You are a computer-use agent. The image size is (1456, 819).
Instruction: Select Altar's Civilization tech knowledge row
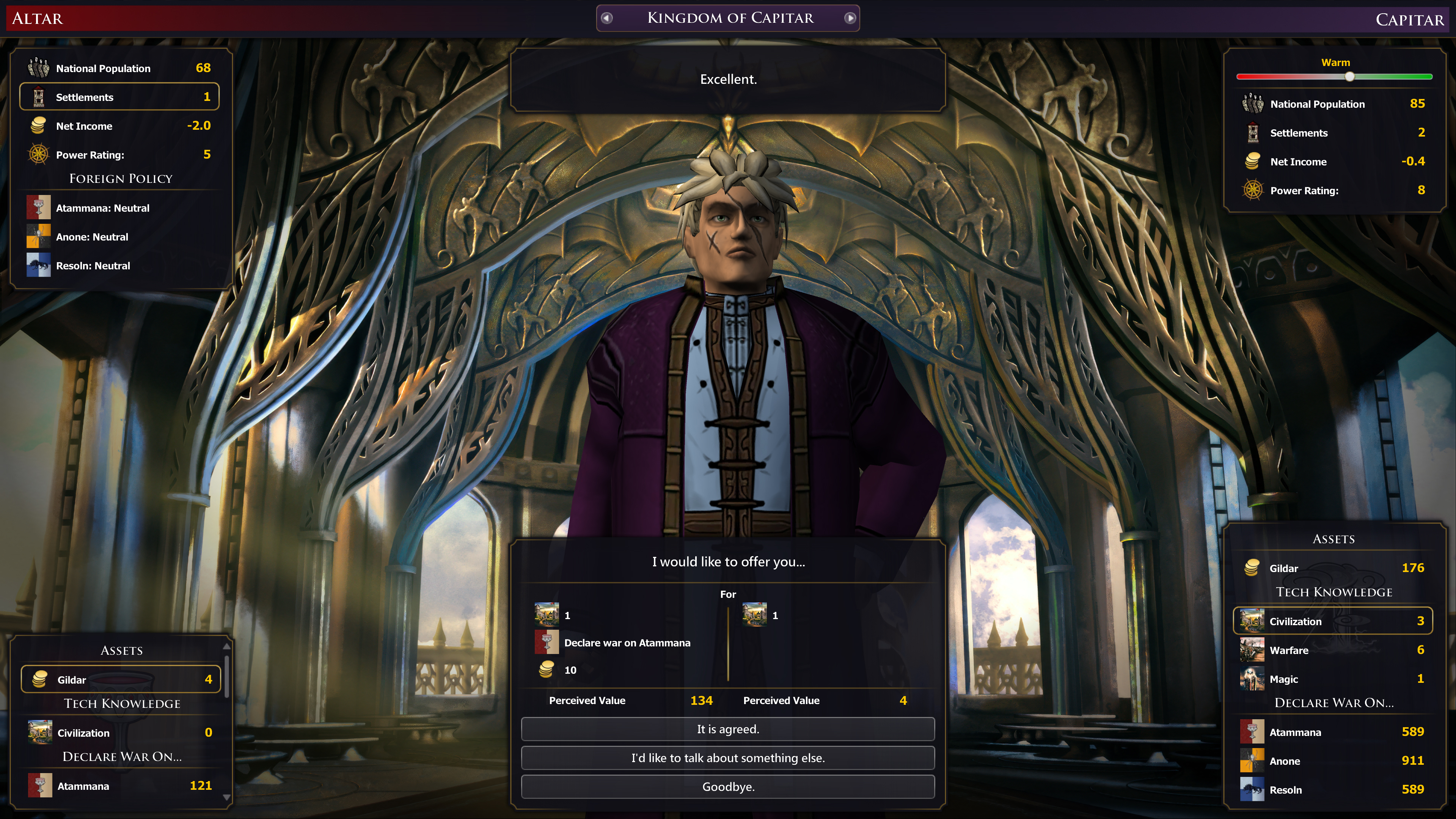pyautogui.click(x=121, y=733)
